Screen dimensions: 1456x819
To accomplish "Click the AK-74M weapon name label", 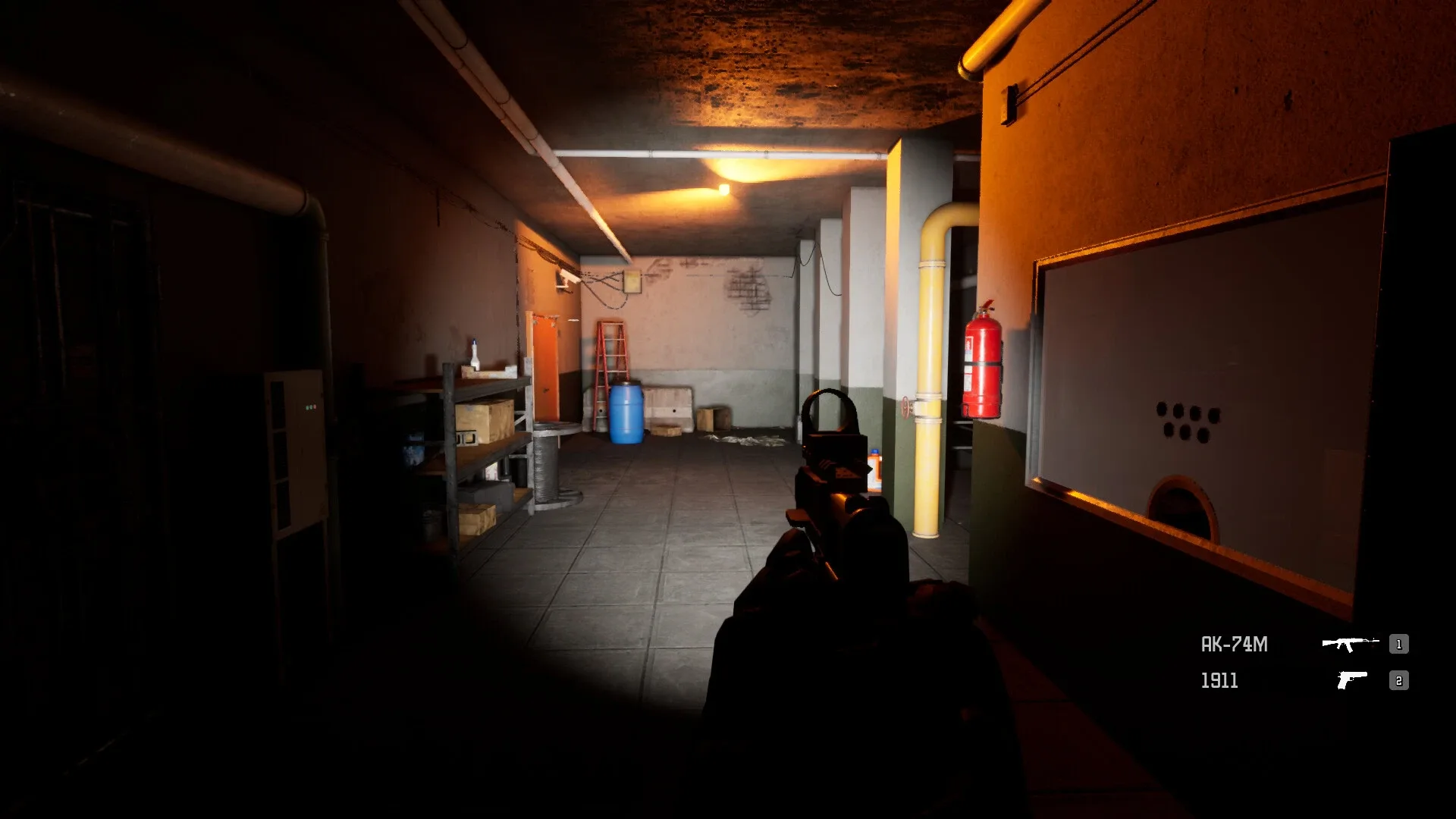I will pos(1235,643).
